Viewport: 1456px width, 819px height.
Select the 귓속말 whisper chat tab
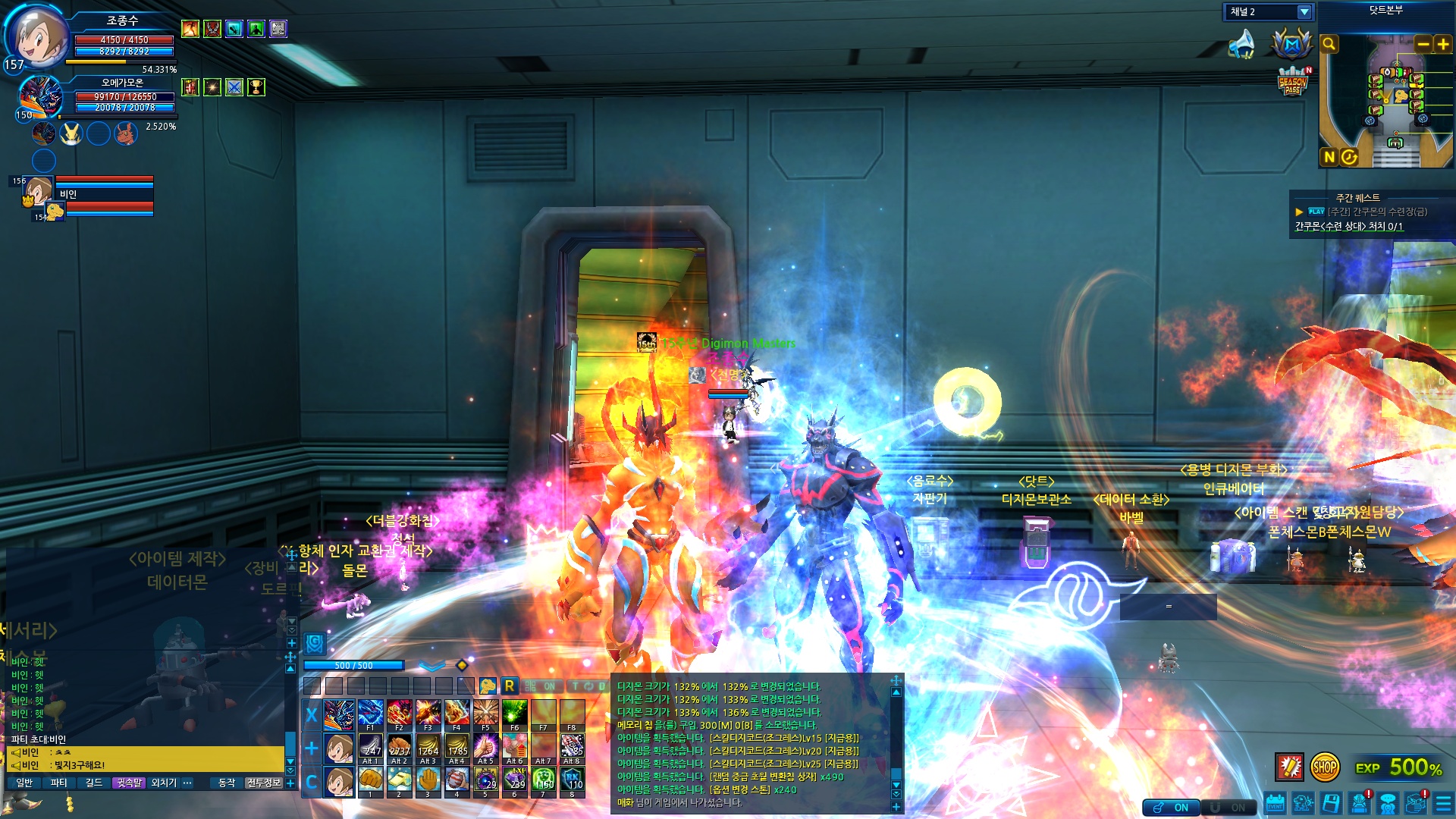point(129,783)
